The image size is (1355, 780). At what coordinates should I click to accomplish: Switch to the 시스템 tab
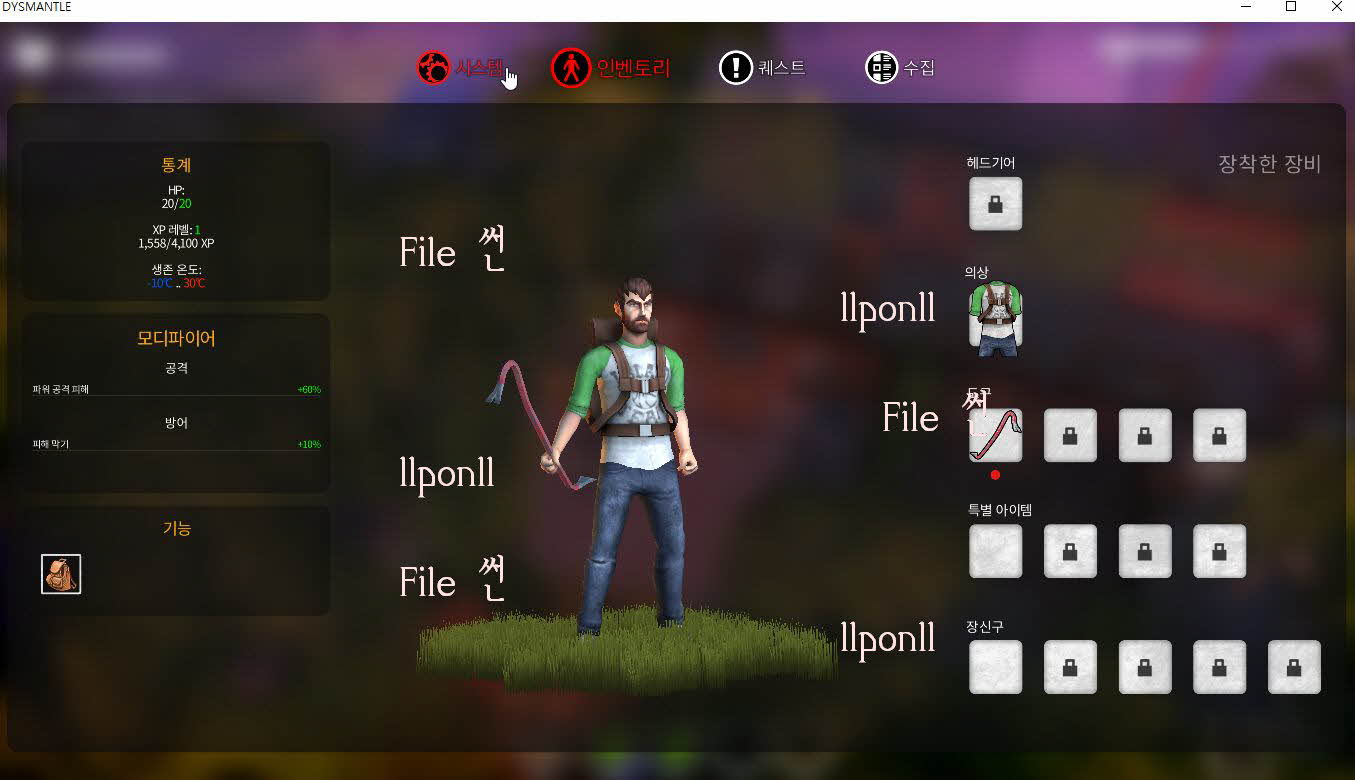click(461, 68)
